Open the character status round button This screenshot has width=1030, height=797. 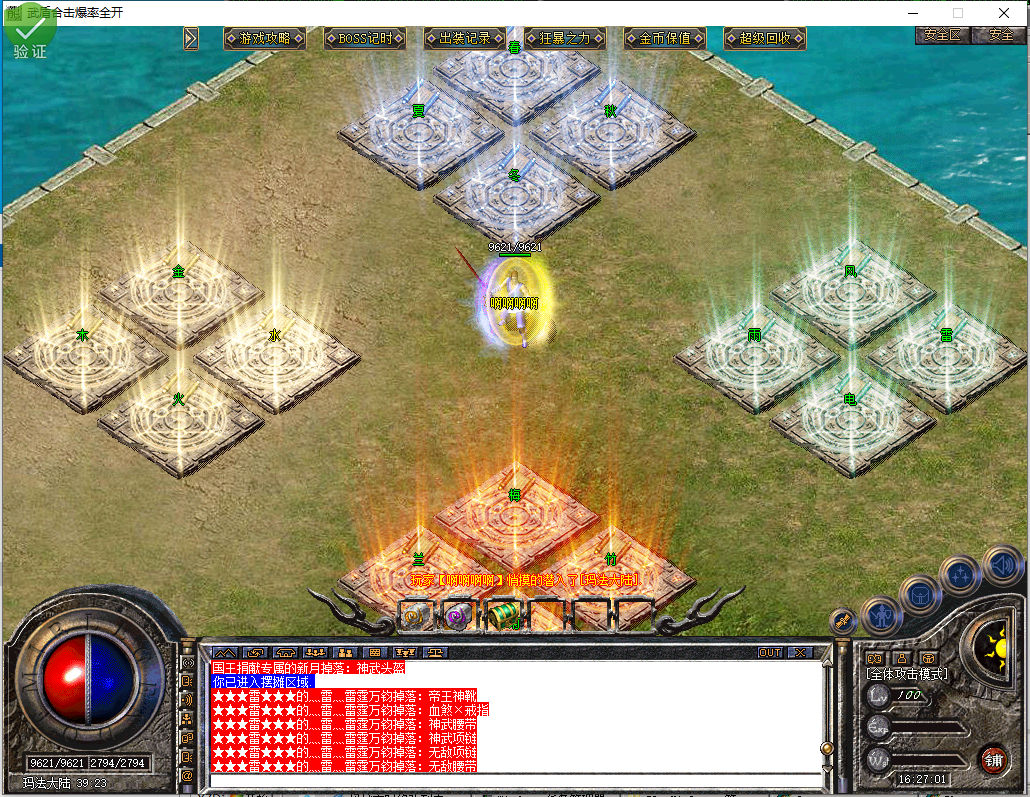(881, 615)
